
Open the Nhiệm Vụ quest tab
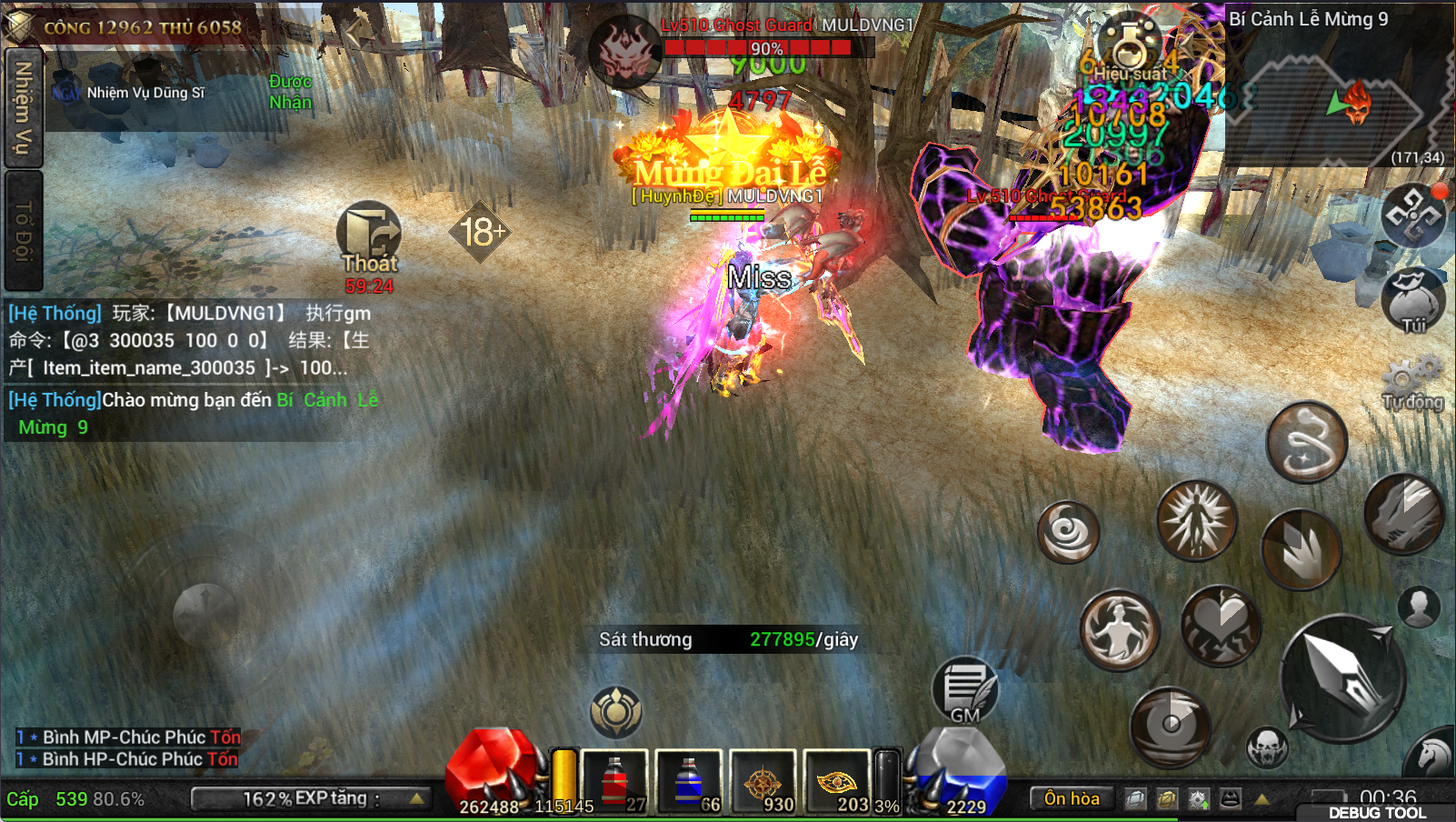(x=23, y=107)
